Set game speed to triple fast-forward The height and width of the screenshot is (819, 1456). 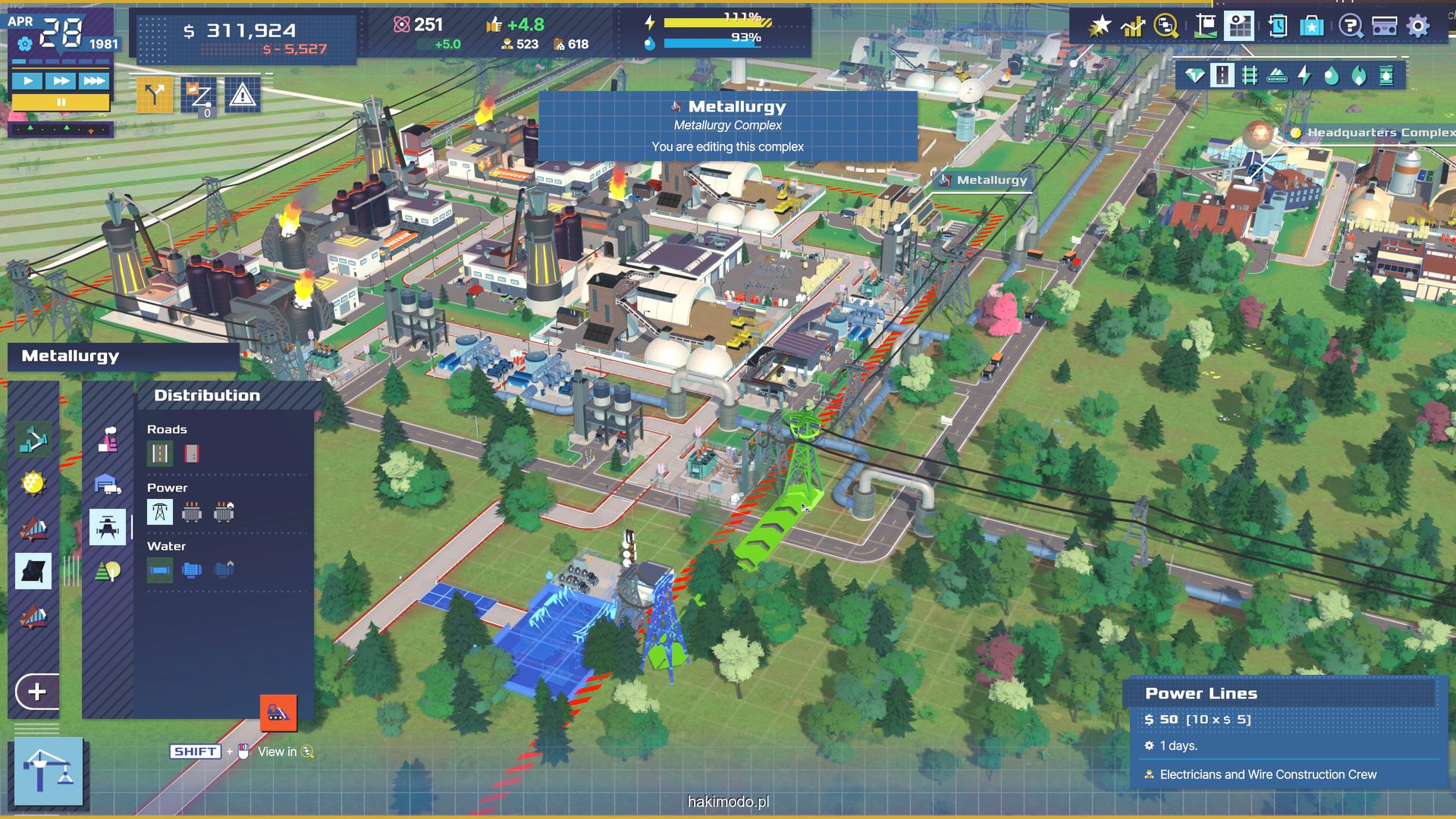pyautogui.click(x=94, y=80)
